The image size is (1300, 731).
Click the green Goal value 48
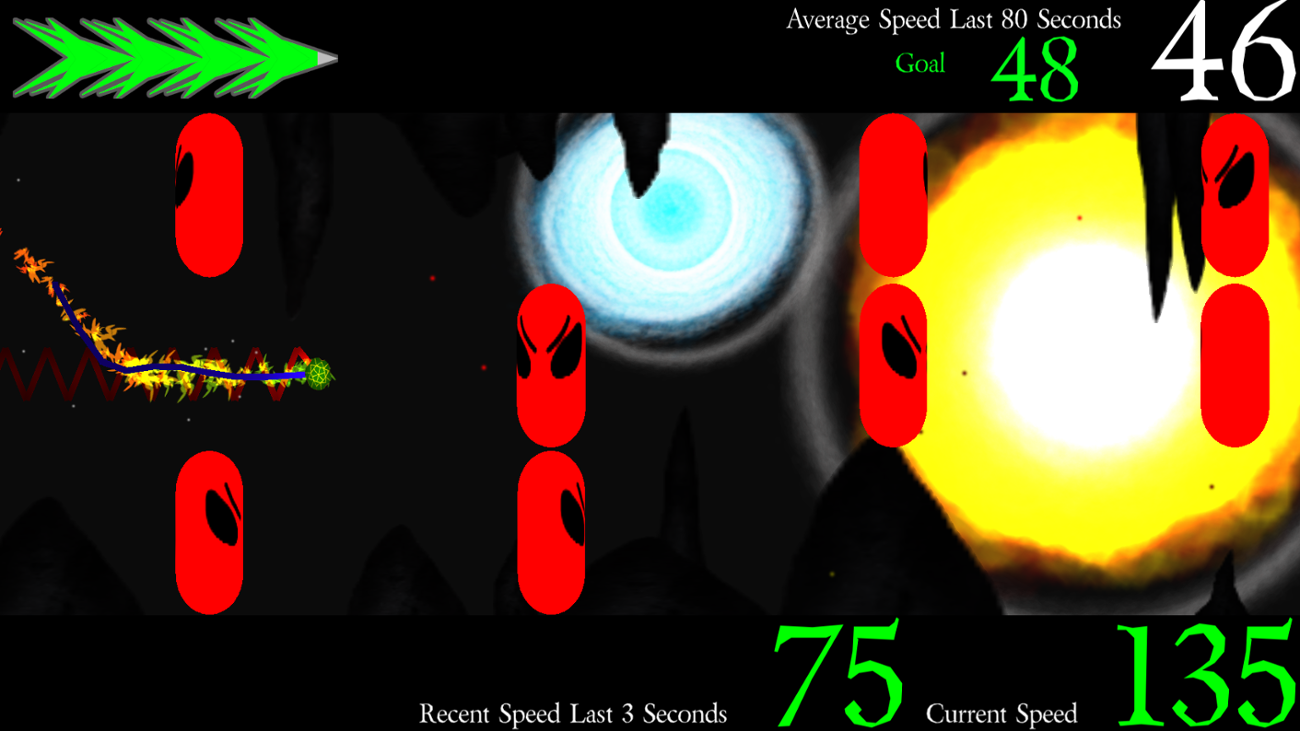pyautogui.click(x=1036, y=70)
